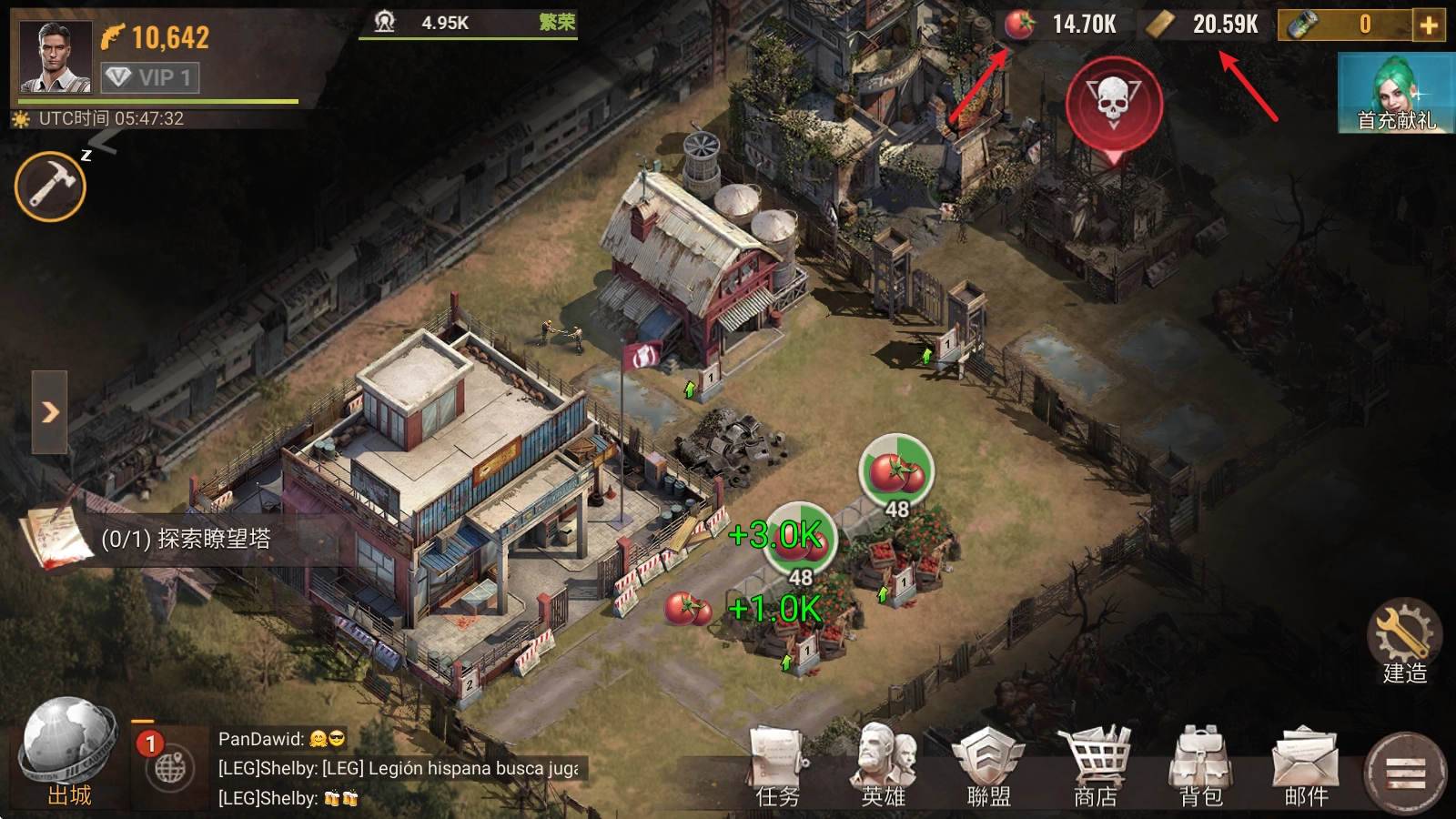Open the 首充献礼 first-recharge gift
Screen dimensions: 1456x819
[x=1396, y=93]
